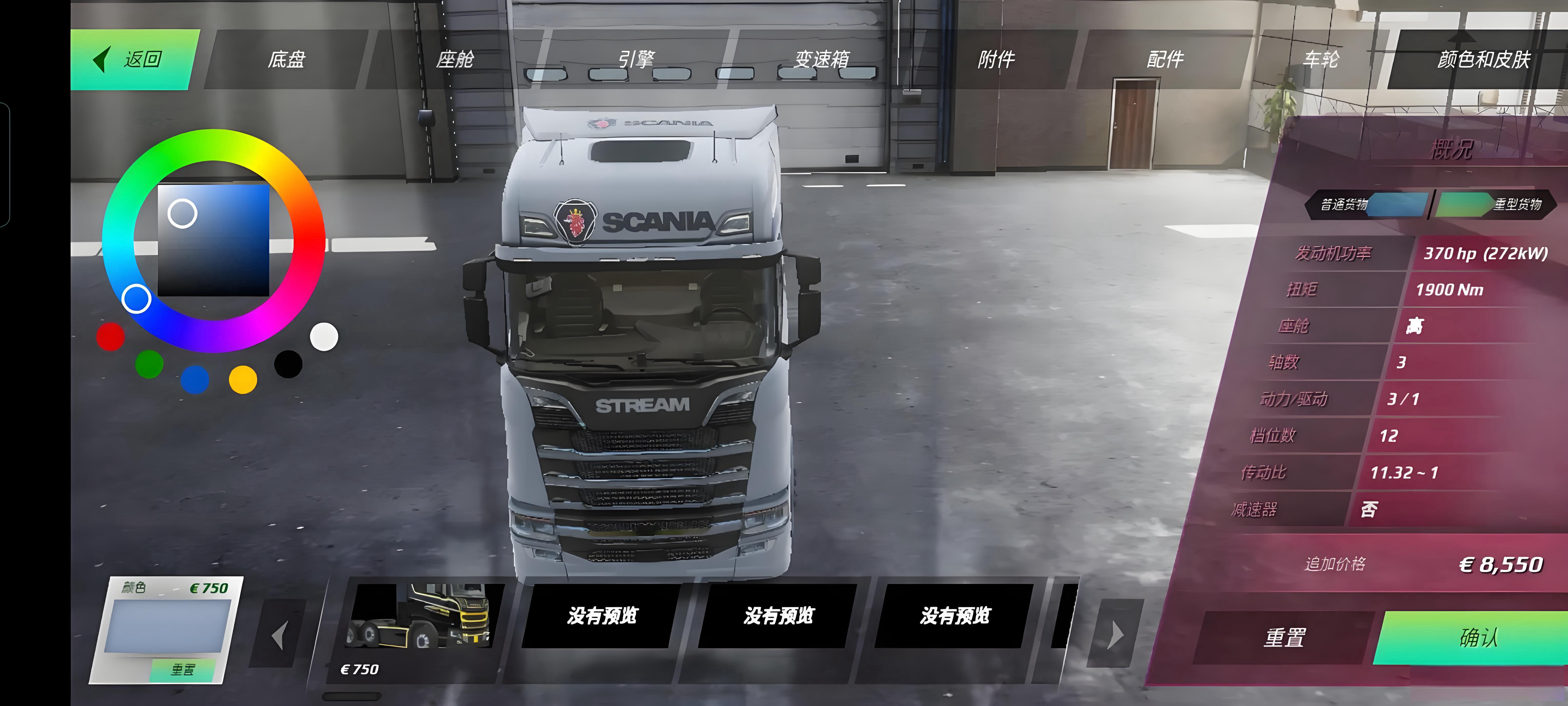Open the 座舱 cabin tab

pyautogui.click(x=455, y=60)
